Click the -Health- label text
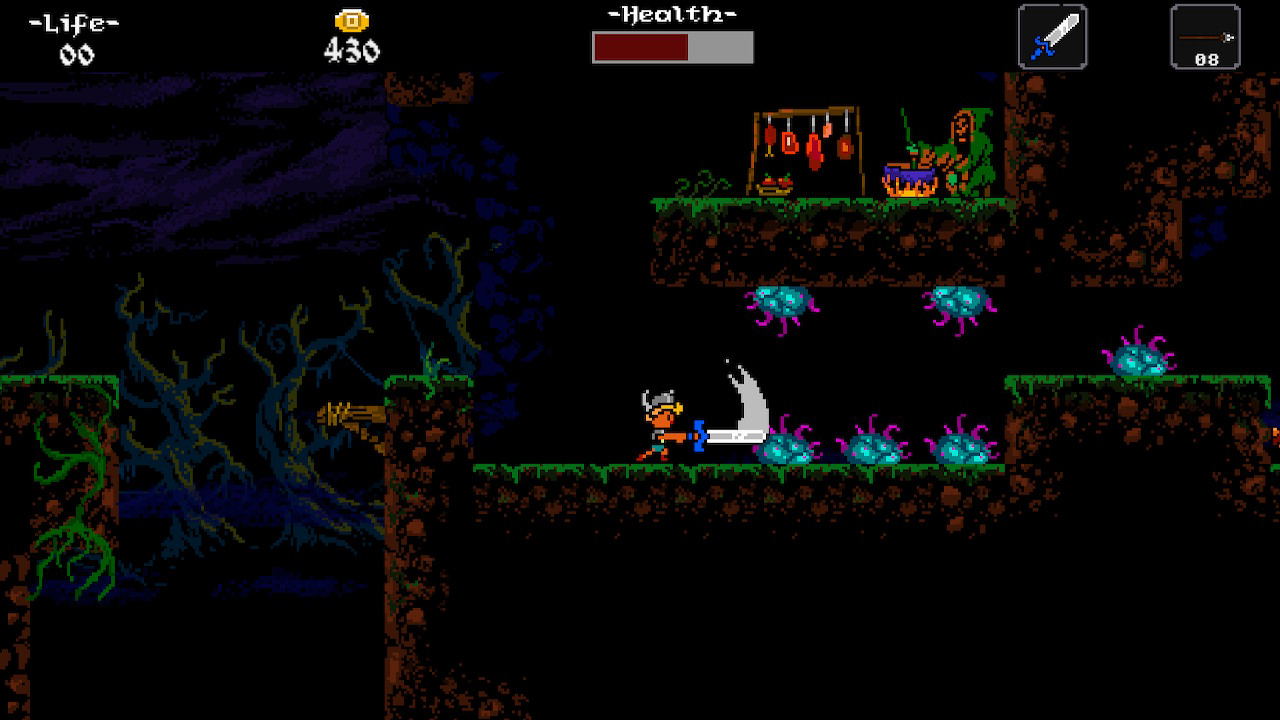 point(672,14)
